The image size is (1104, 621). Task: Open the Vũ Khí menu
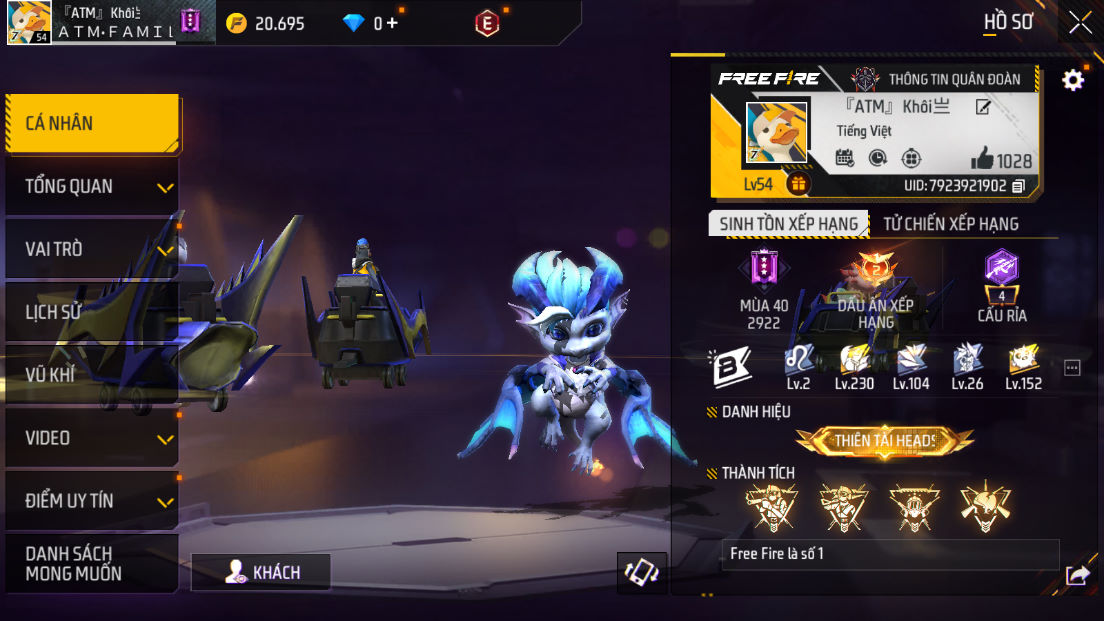[x=92, y=375]
